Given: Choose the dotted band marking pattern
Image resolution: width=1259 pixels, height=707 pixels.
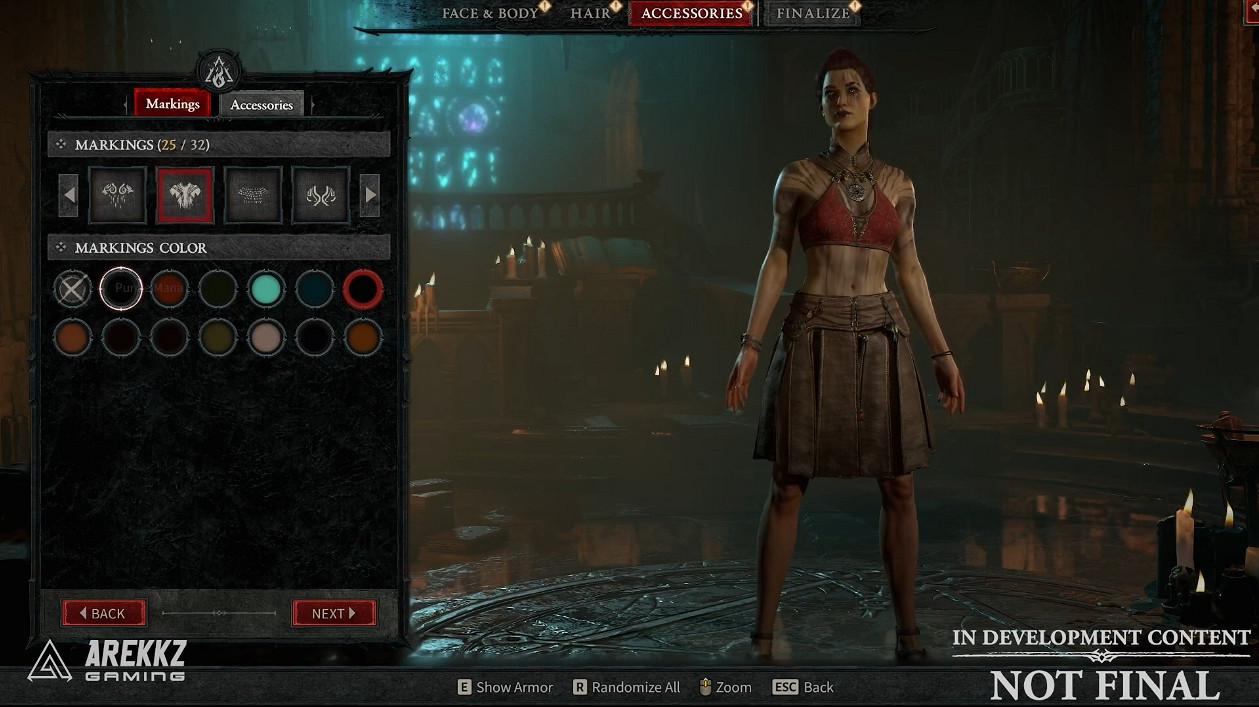Looking at the screenshot, I should 253,195.
